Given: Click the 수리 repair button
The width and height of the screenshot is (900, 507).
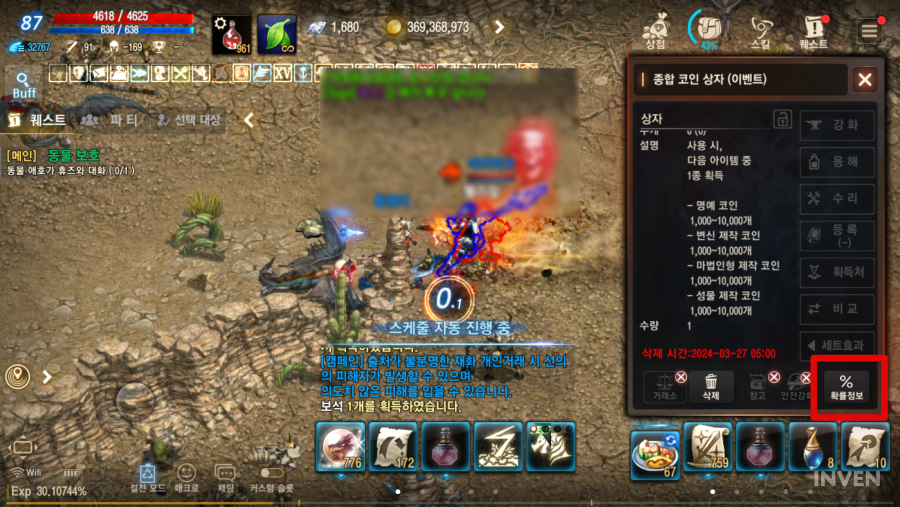Looking at the screenshot, I should coord(837,199).
